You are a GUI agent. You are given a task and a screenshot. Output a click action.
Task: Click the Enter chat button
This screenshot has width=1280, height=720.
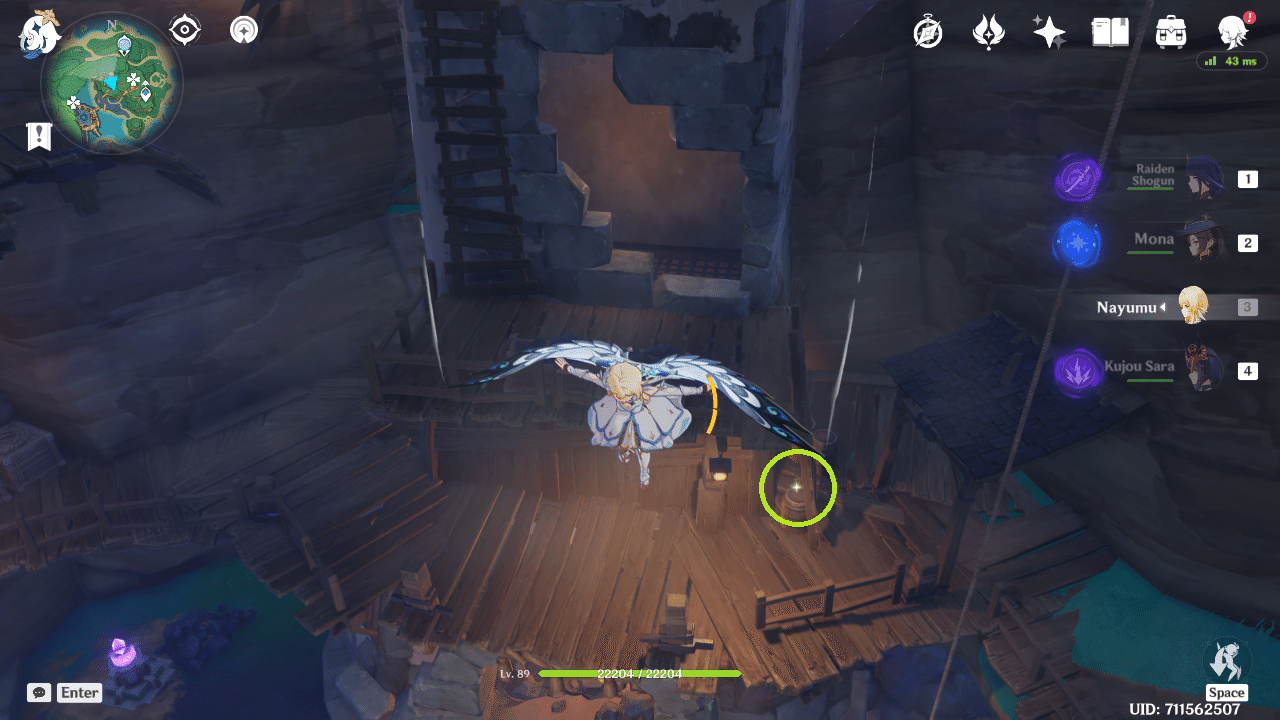[x=79, y=692]
